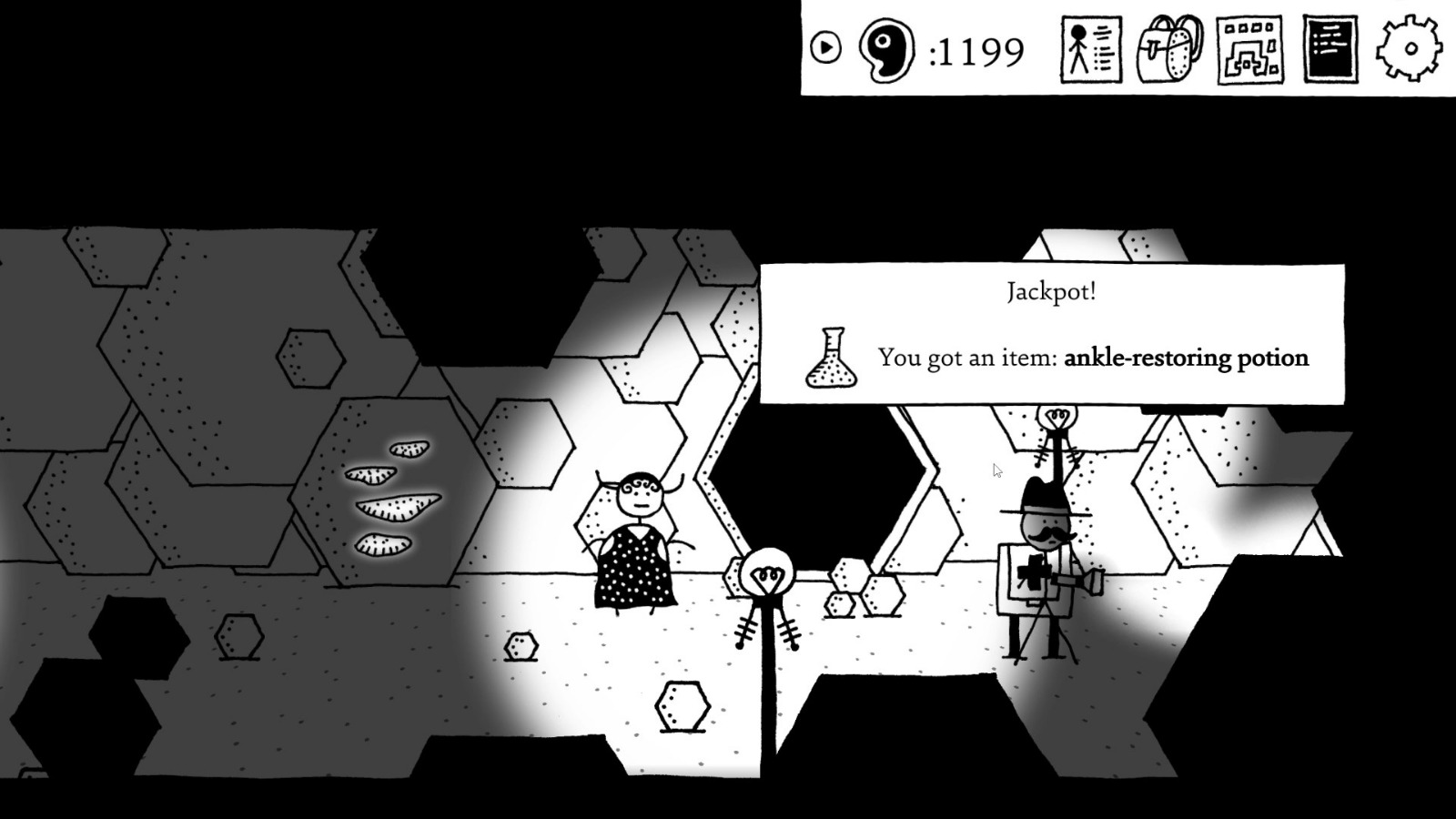Open the backpack inventory
1456x819 pixels.
tap(1169, 52)
